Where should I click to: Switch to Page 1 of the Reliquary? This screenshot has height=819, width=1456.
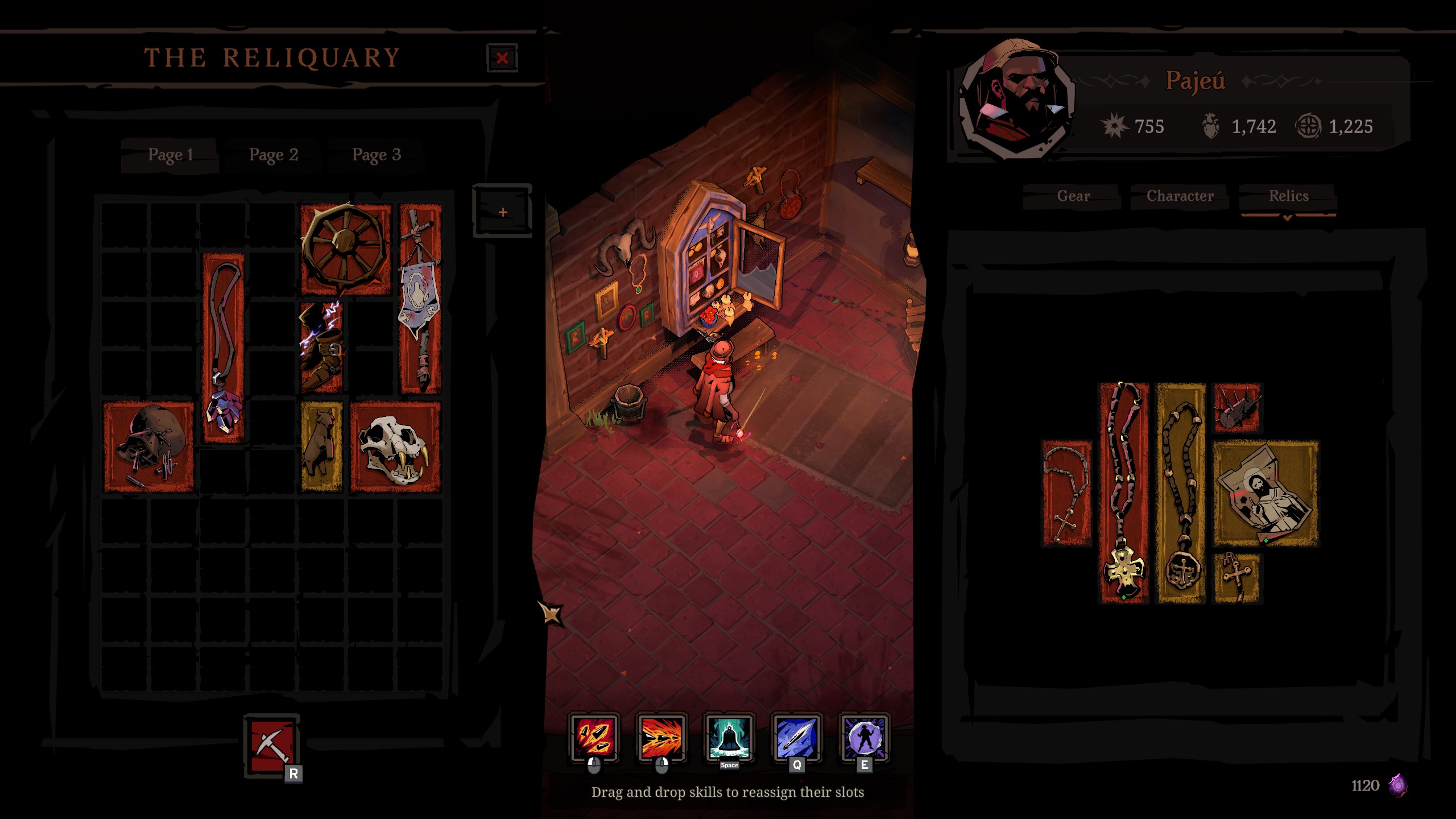click(x=170, y=155)
